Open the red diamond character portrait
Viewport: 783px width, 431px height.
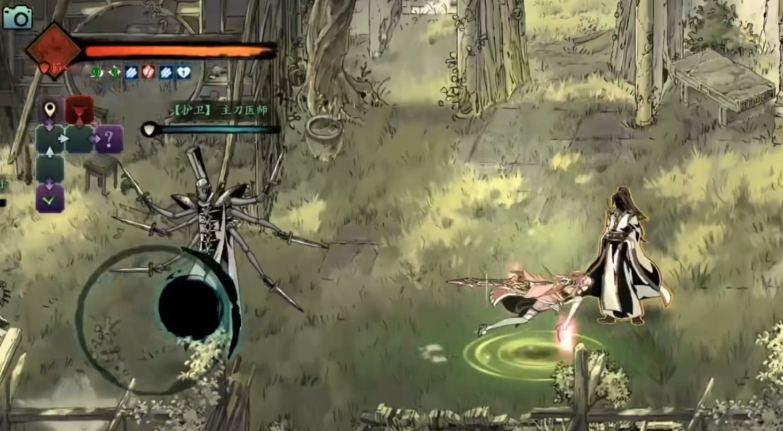(x=53, y=50)
